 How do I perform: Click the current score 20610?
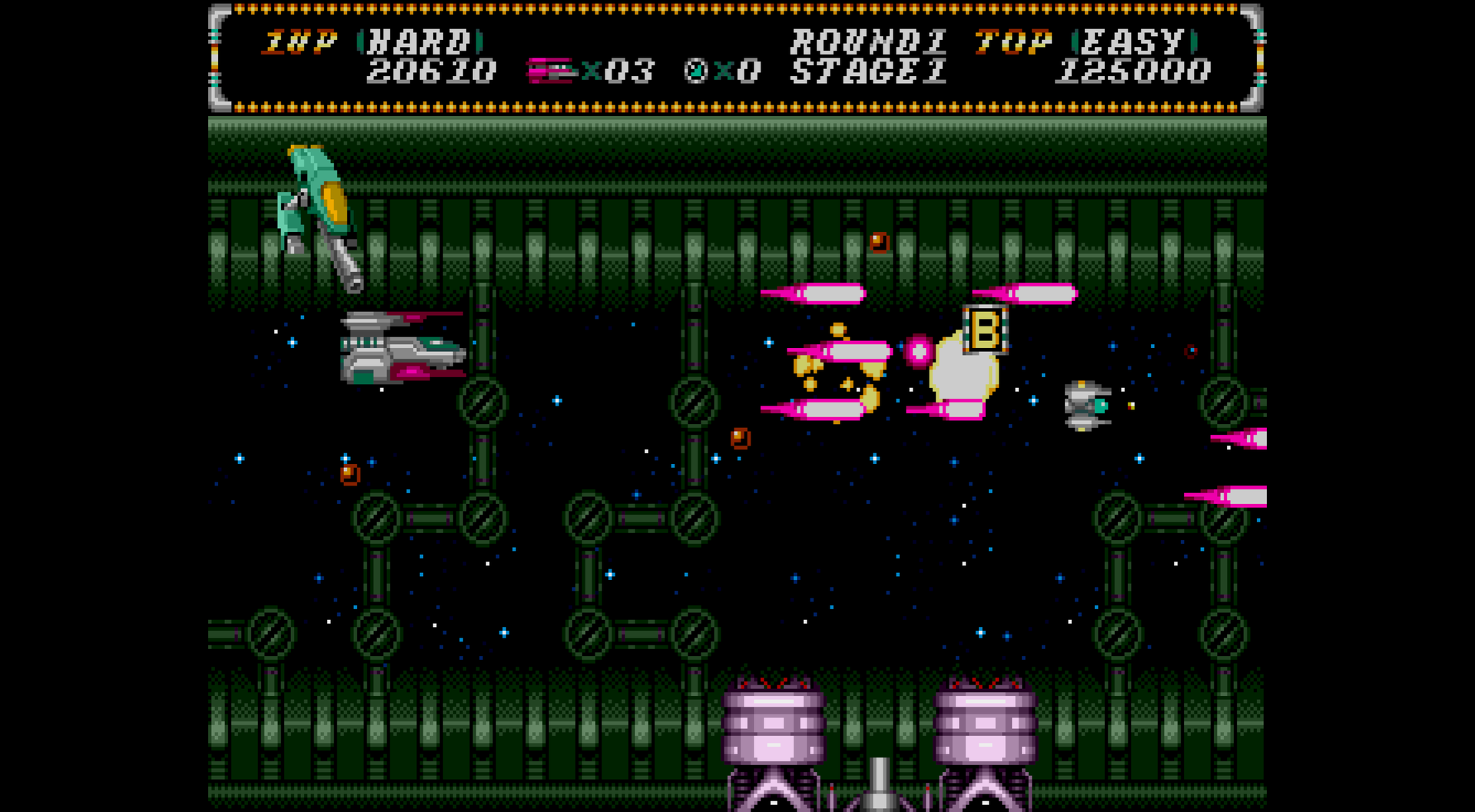[430, 71]
